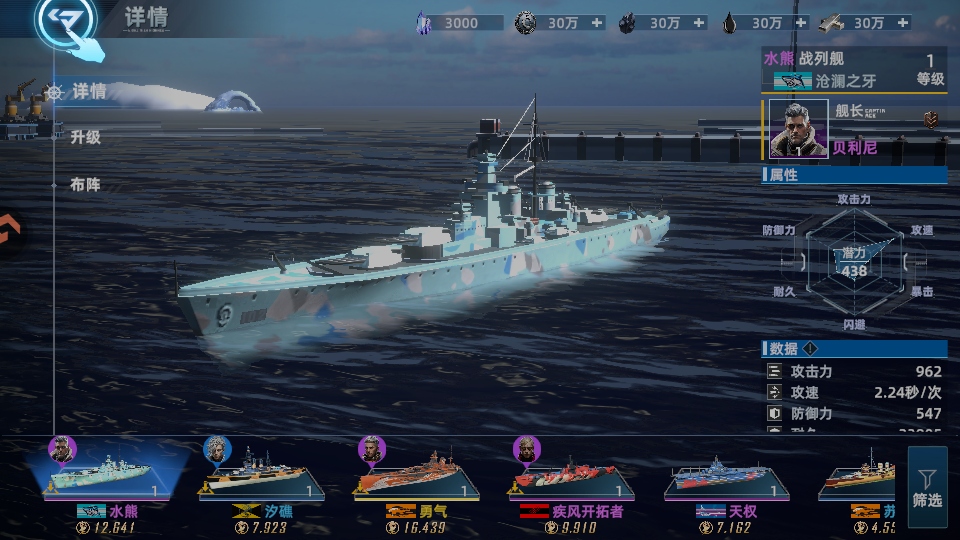
Task: Add more steel bars with the plus button
Action: [x=904, y=23]
